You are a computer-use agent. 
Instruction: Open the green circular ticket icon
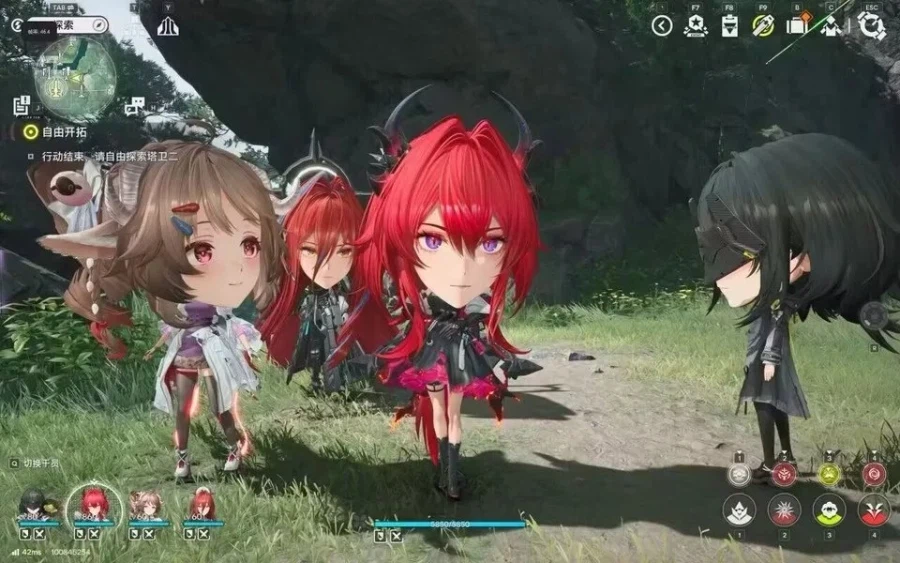(763, 26)
